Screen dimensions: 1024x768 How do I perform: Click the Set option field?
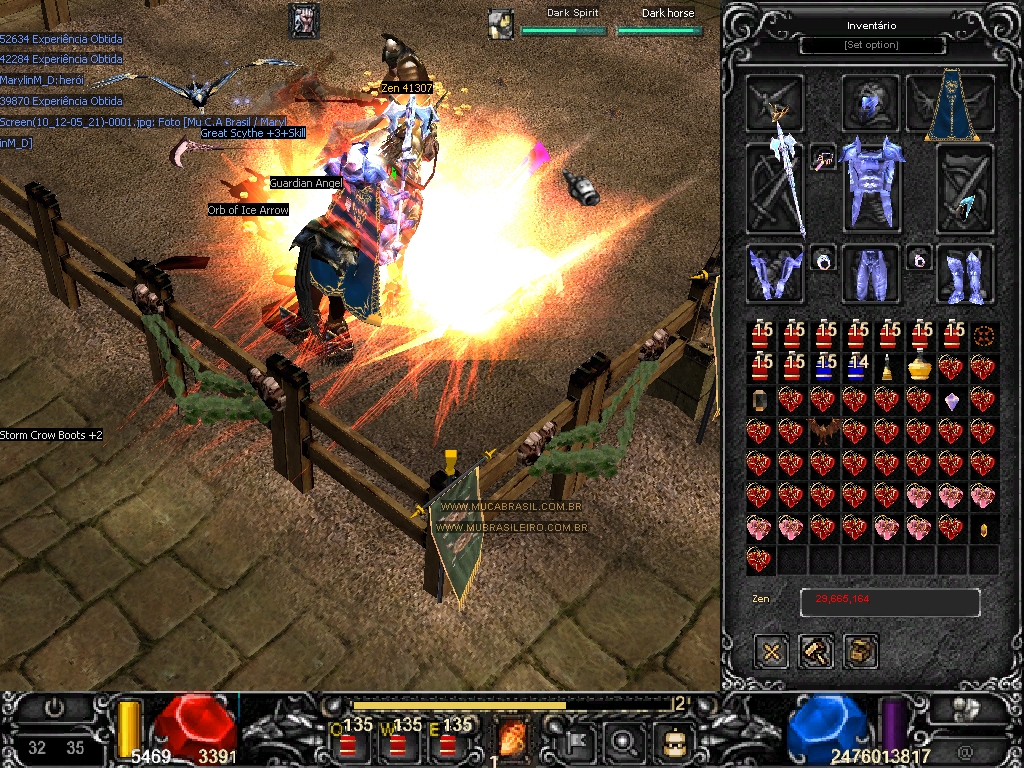(x=872, y=45)
